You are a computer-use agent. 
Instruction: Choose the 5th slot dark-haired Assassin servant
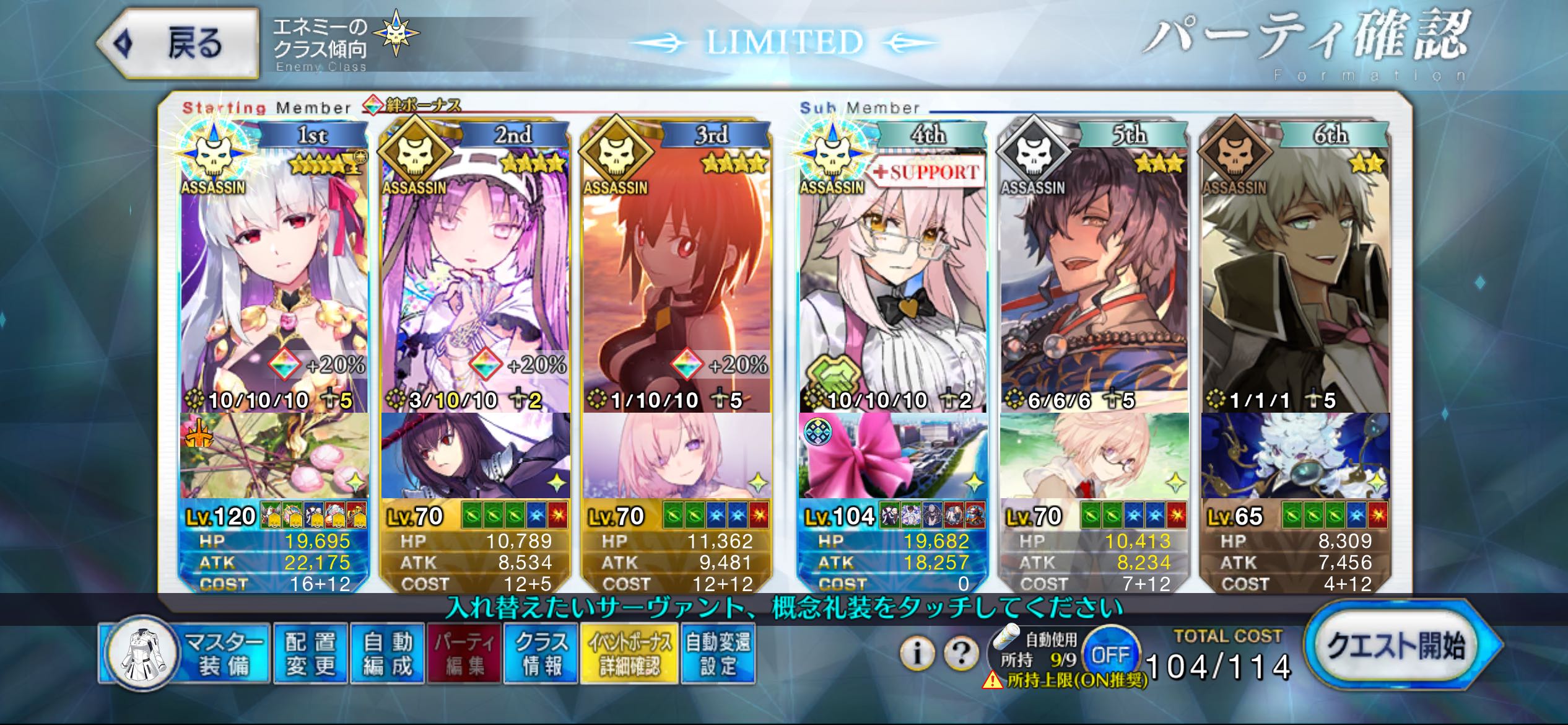(1094, 279)
